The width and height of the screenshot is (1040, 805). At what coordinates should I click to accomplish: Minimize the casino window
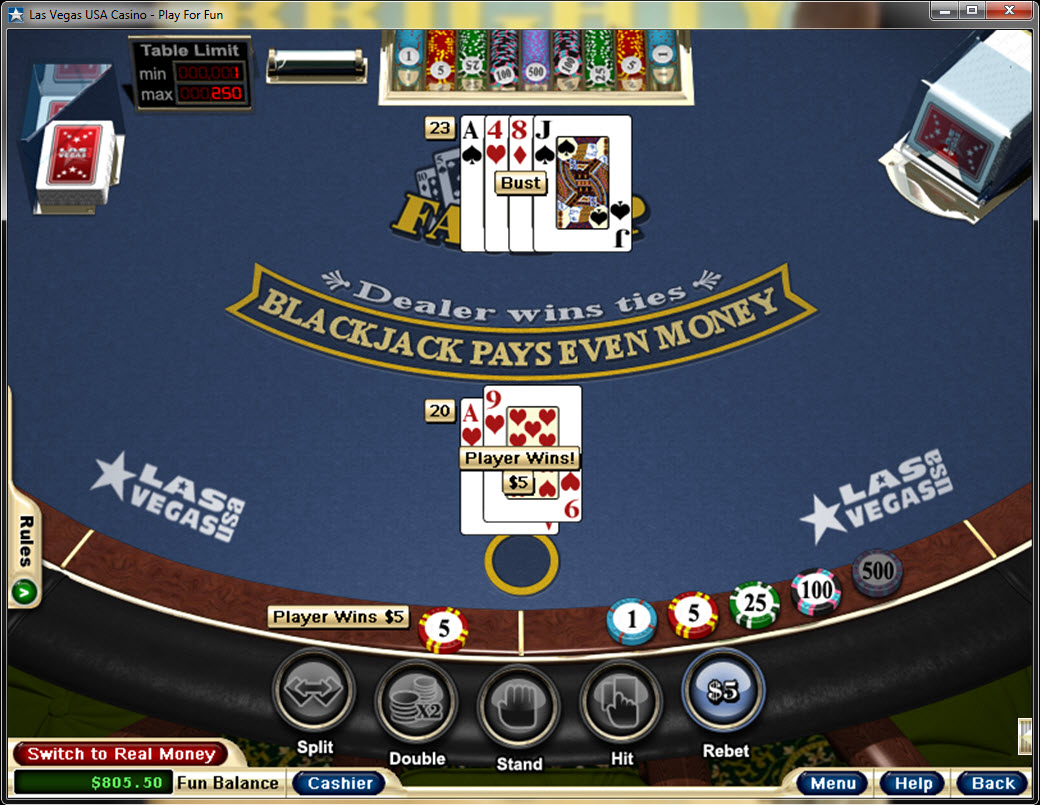944,10
